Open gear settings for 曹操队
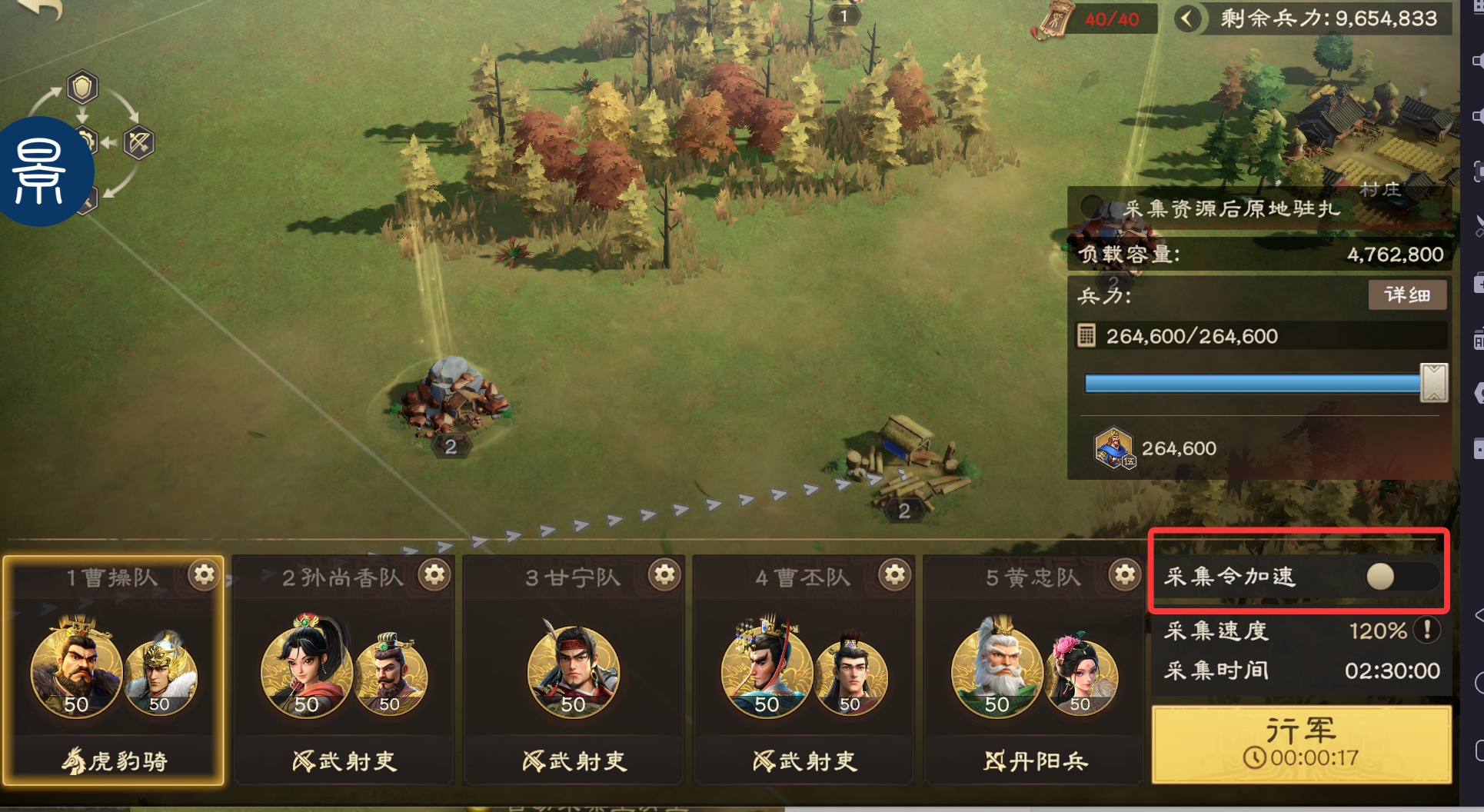This screenshot has height=812, width=1484. [205, 575]
